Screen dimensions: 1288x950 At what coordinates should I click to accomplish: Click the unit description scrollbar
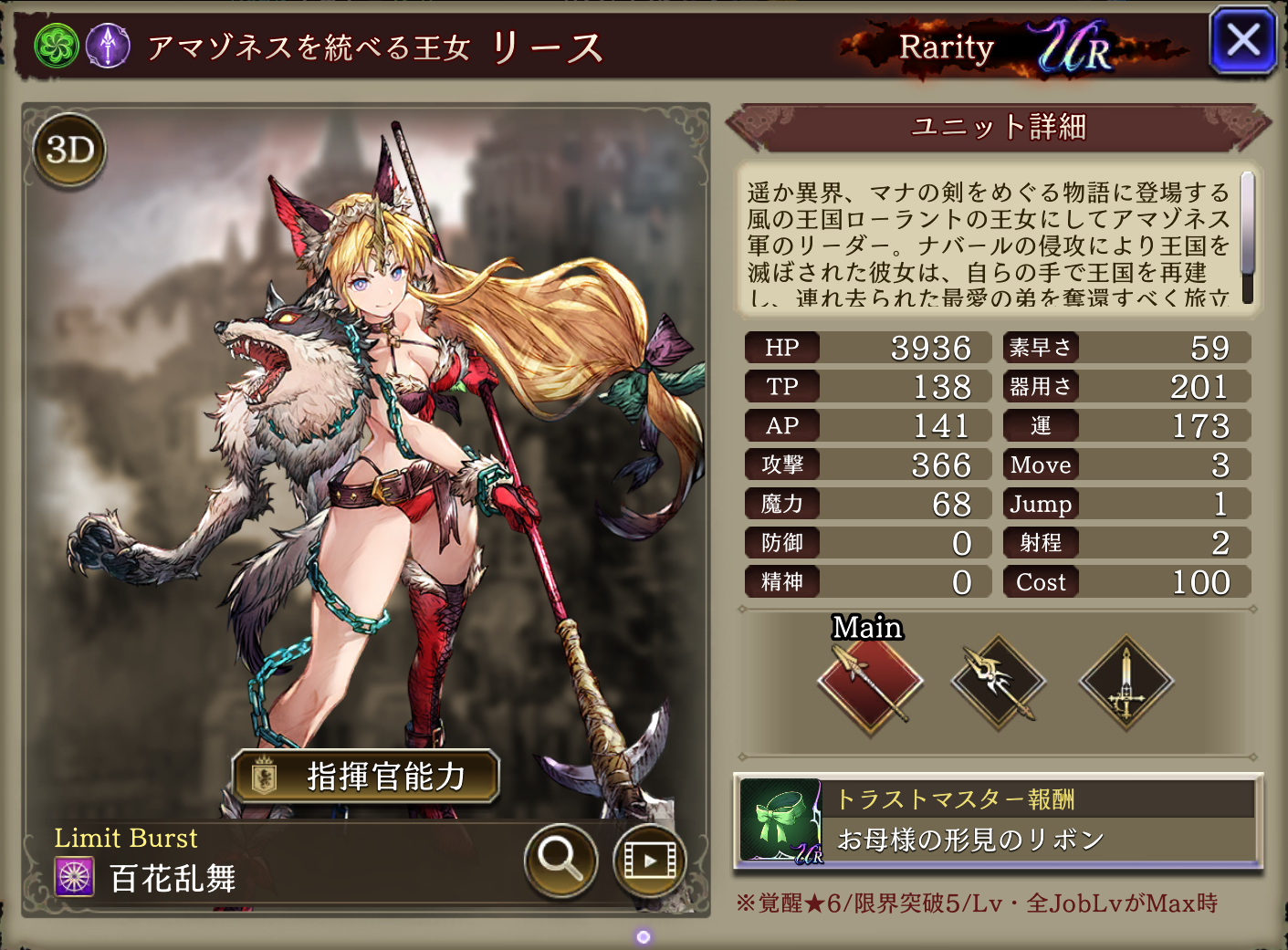(1247, 237)
